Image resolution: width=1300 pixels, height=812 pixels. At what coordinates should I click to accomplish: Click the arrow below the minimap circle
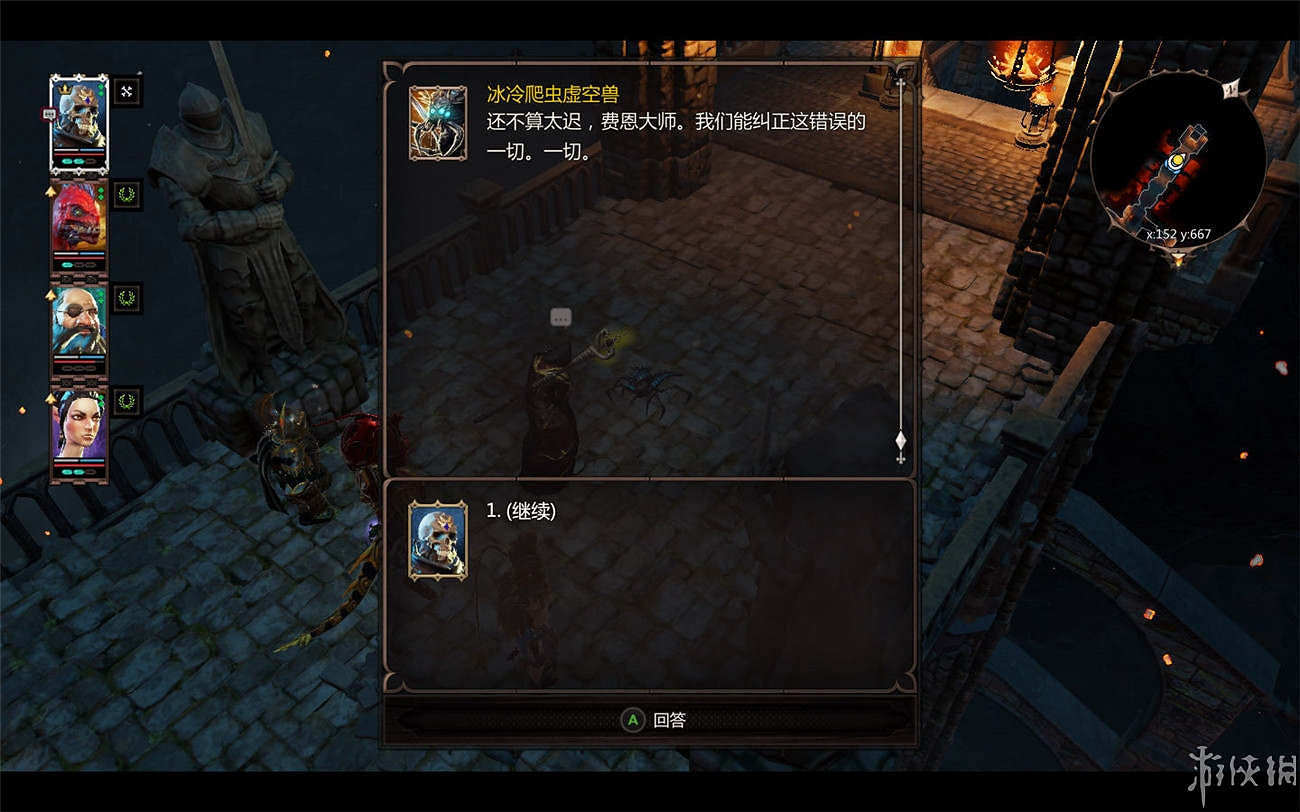[1179, 257]
